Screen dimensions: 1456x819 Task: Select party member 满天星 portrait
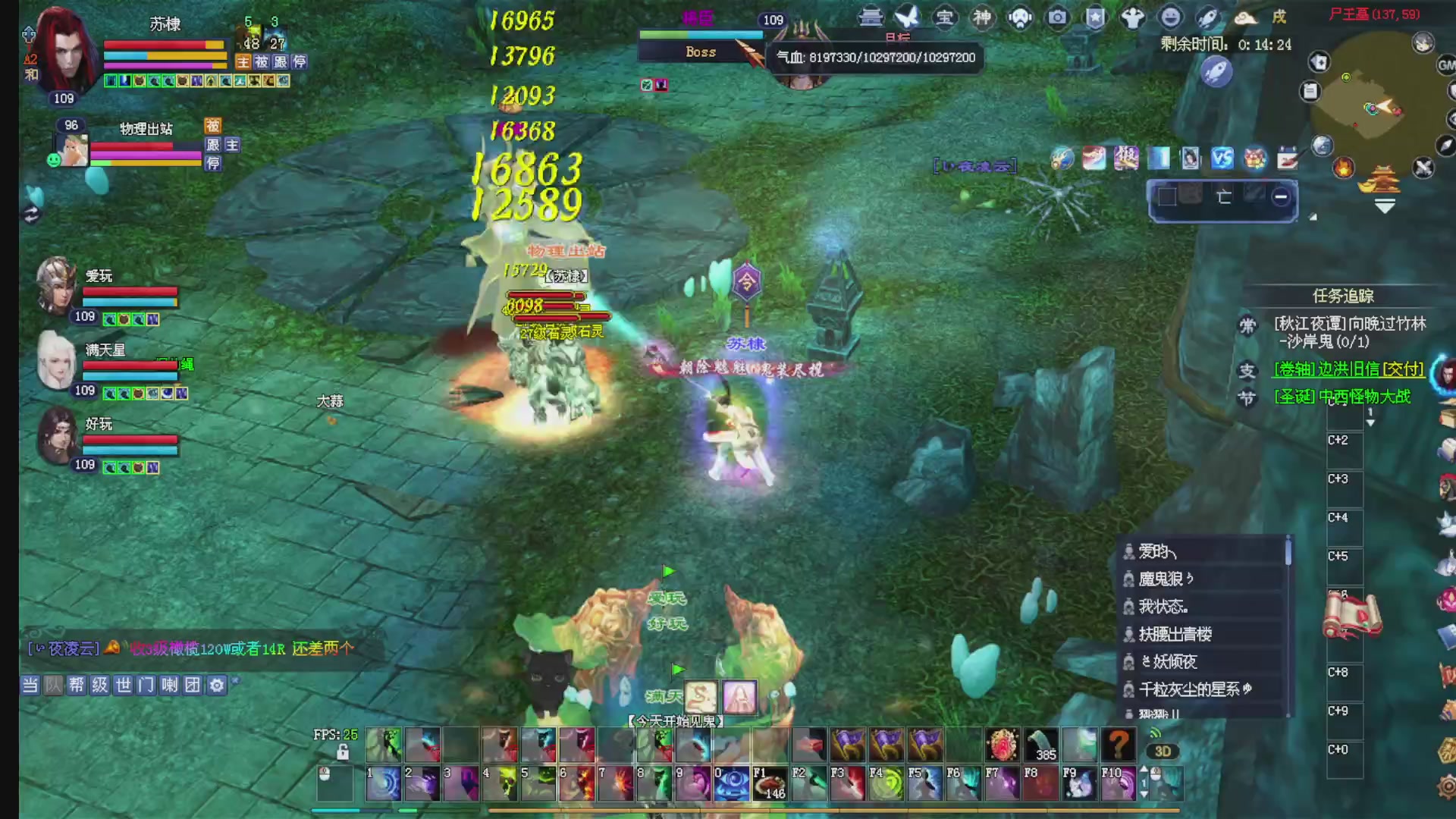56,360
